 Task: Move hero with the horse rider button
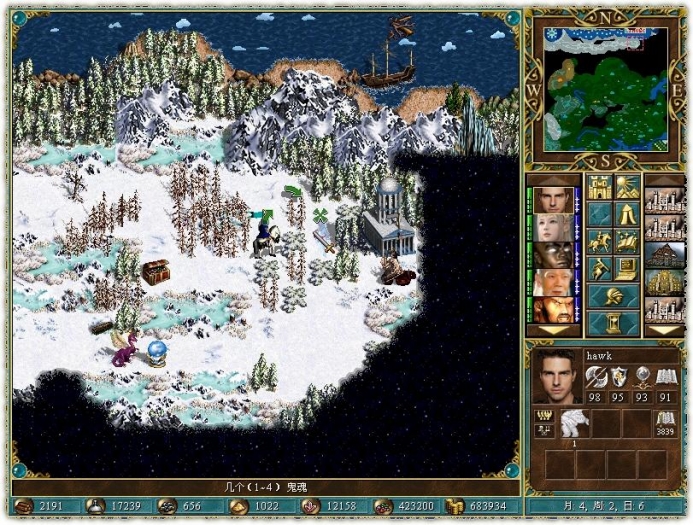599,241
